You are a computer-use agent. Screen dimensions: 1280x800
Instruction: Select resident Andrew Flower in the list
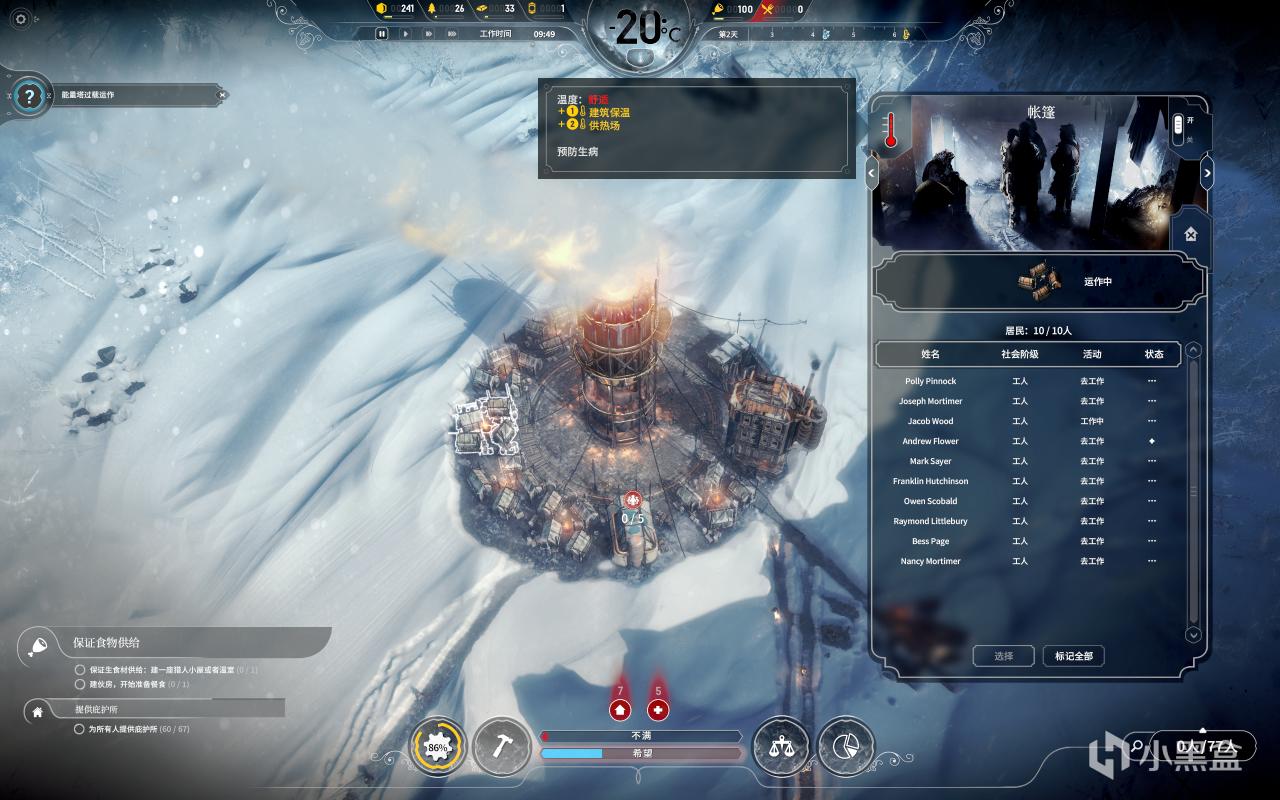click(930, 441)
